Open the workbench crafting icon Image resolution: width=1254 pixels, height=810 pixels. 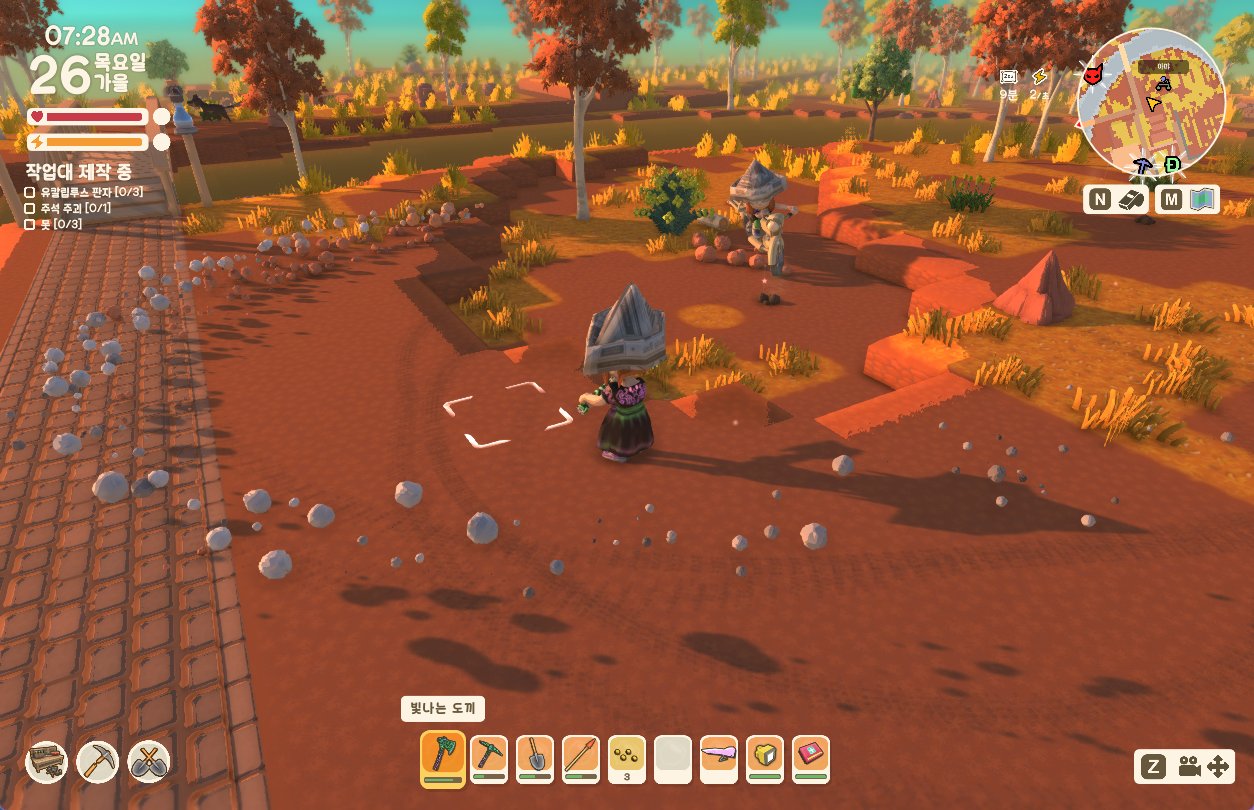tap(46, 762)
